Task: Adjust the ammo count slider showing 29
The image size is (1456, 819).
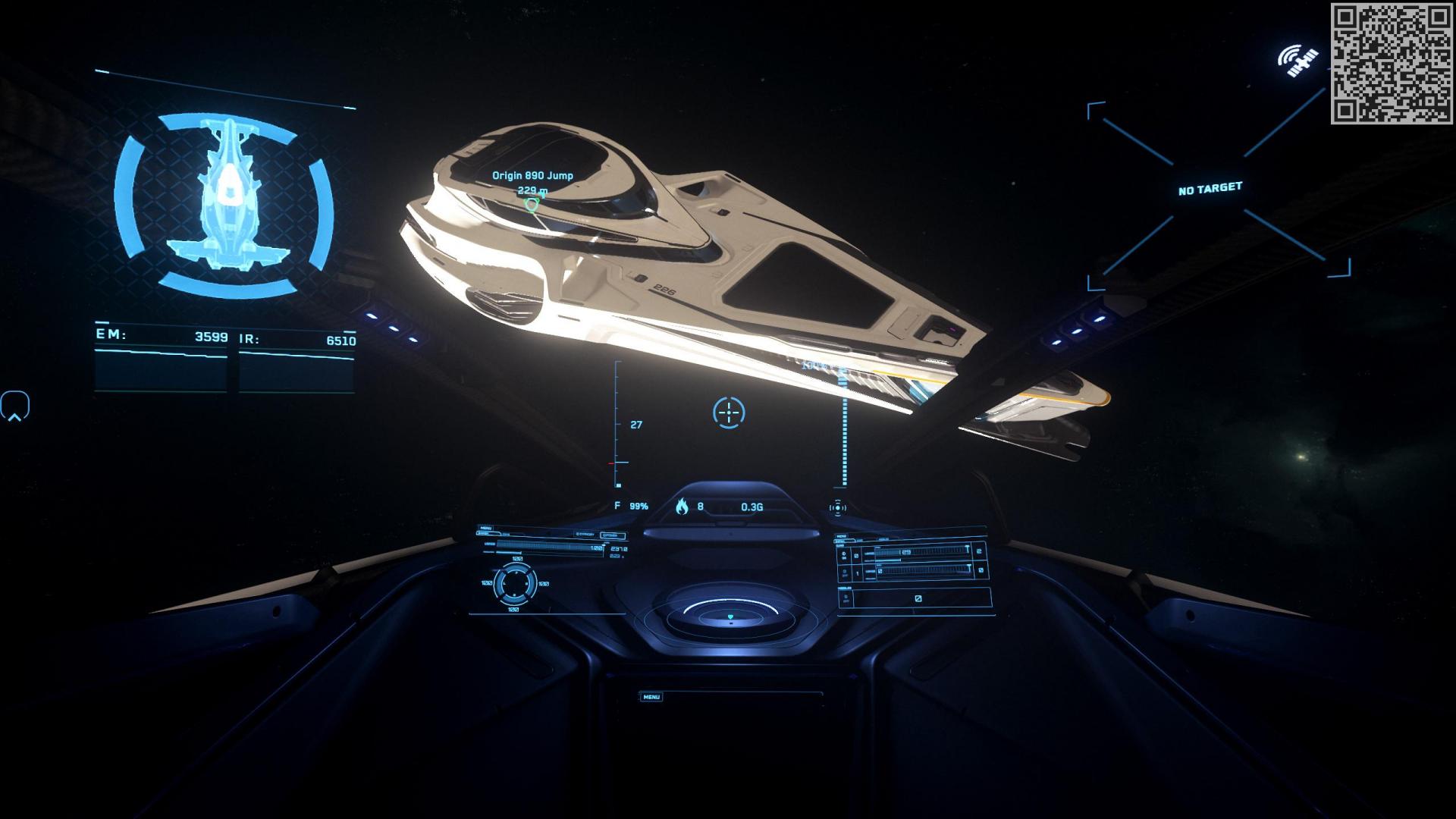Action: pos(905,552)
